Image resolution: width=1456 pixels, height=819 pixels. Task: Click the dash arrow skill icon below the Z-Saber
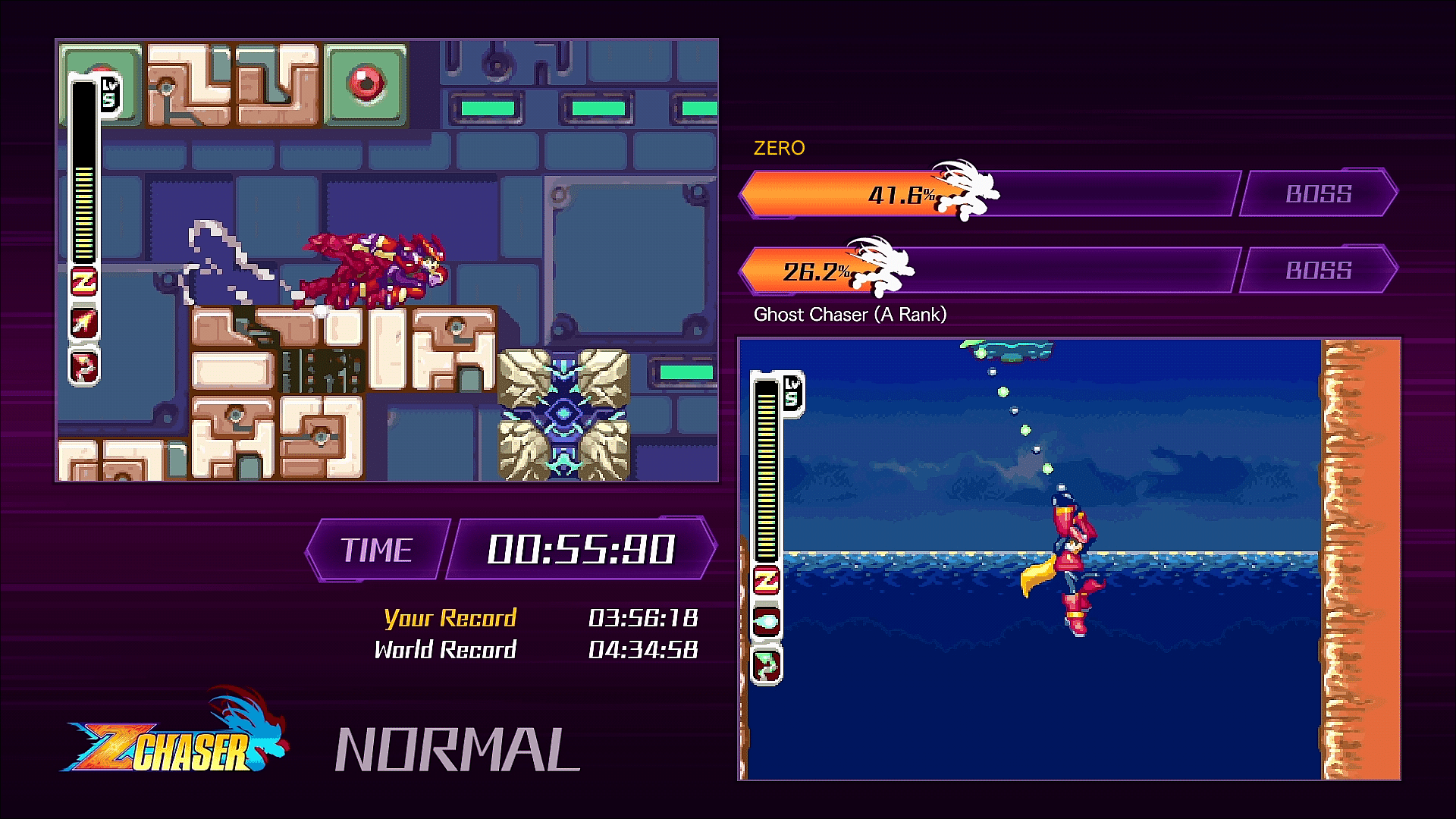coord(83,324)
